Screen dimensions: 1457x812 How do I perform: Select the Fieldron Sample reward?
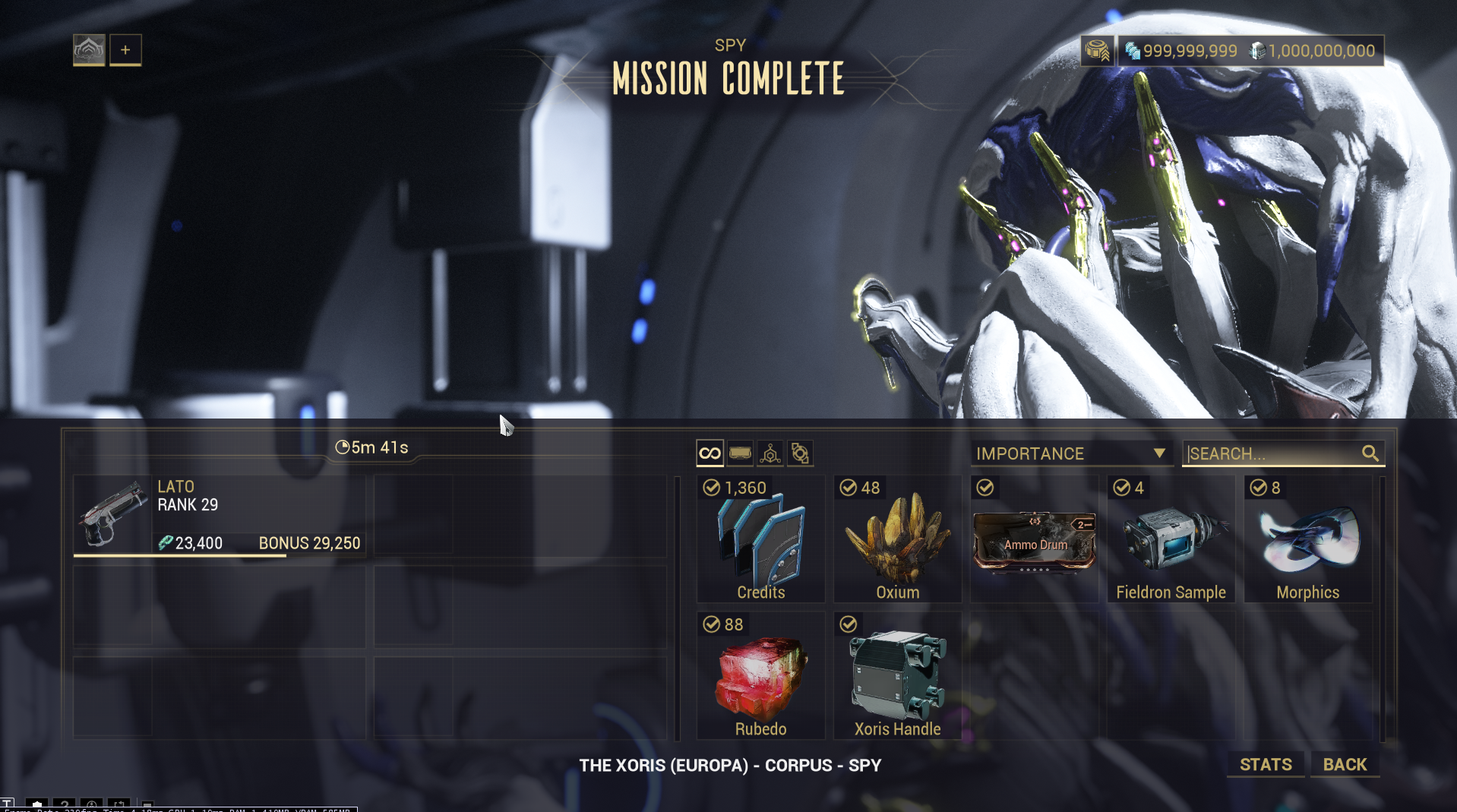(x=1171, y=539)
